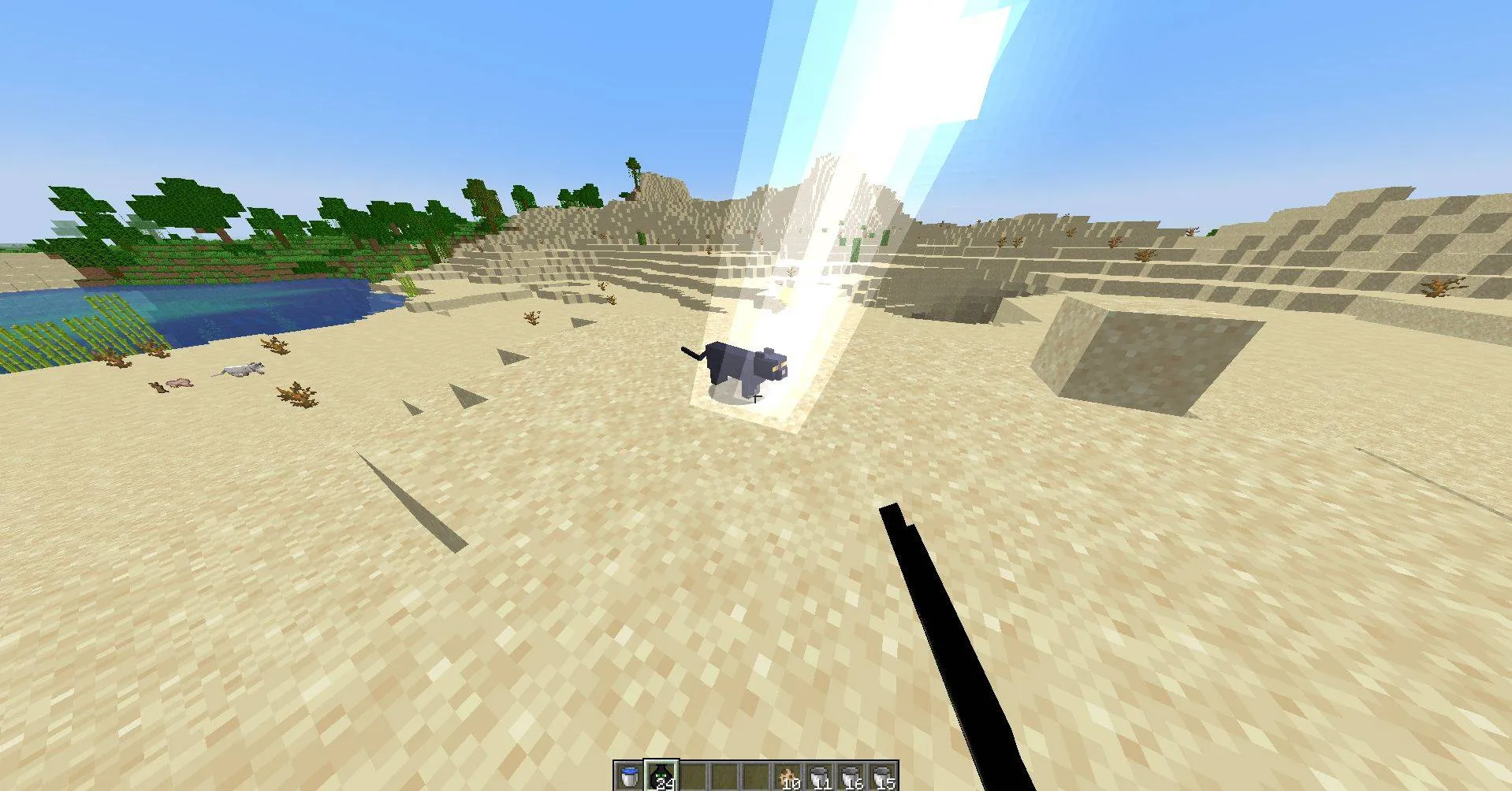1512x791 pixels.
Task: Click the white rodent lying on the sand
Action: click(240, 368)
